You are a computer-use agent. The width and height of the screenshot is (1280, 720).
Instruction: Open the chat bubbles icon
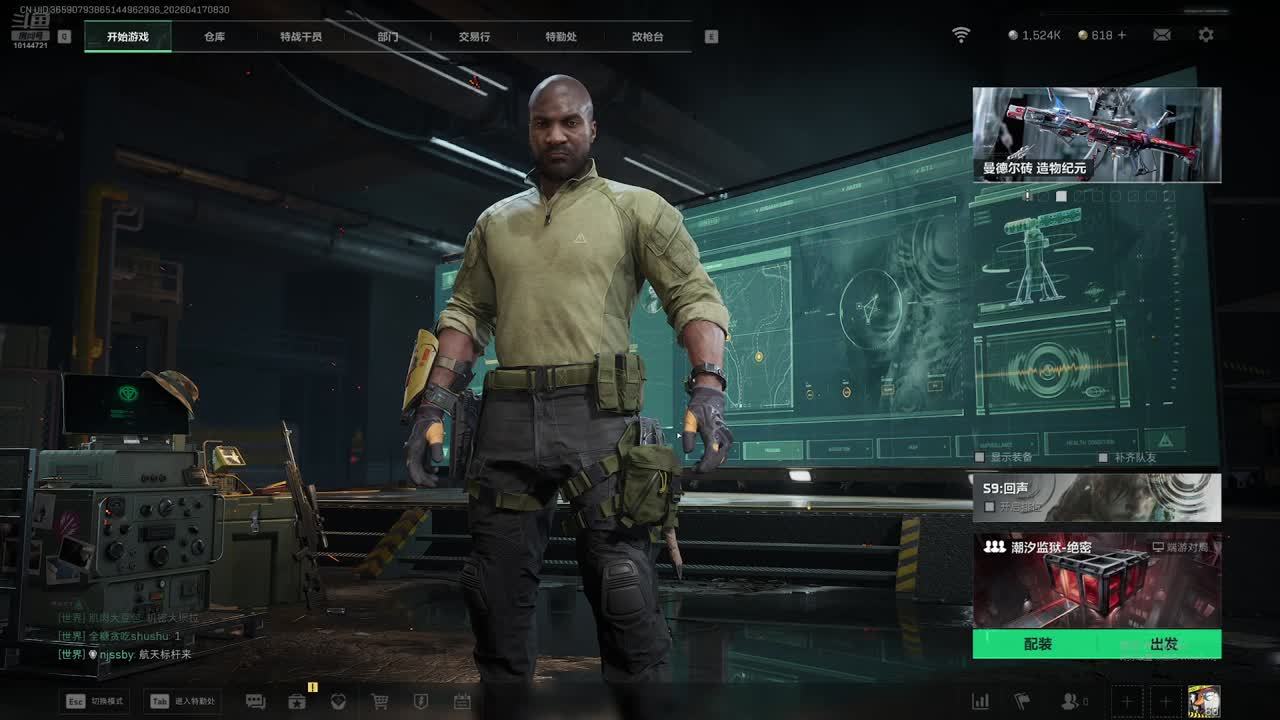255,702
